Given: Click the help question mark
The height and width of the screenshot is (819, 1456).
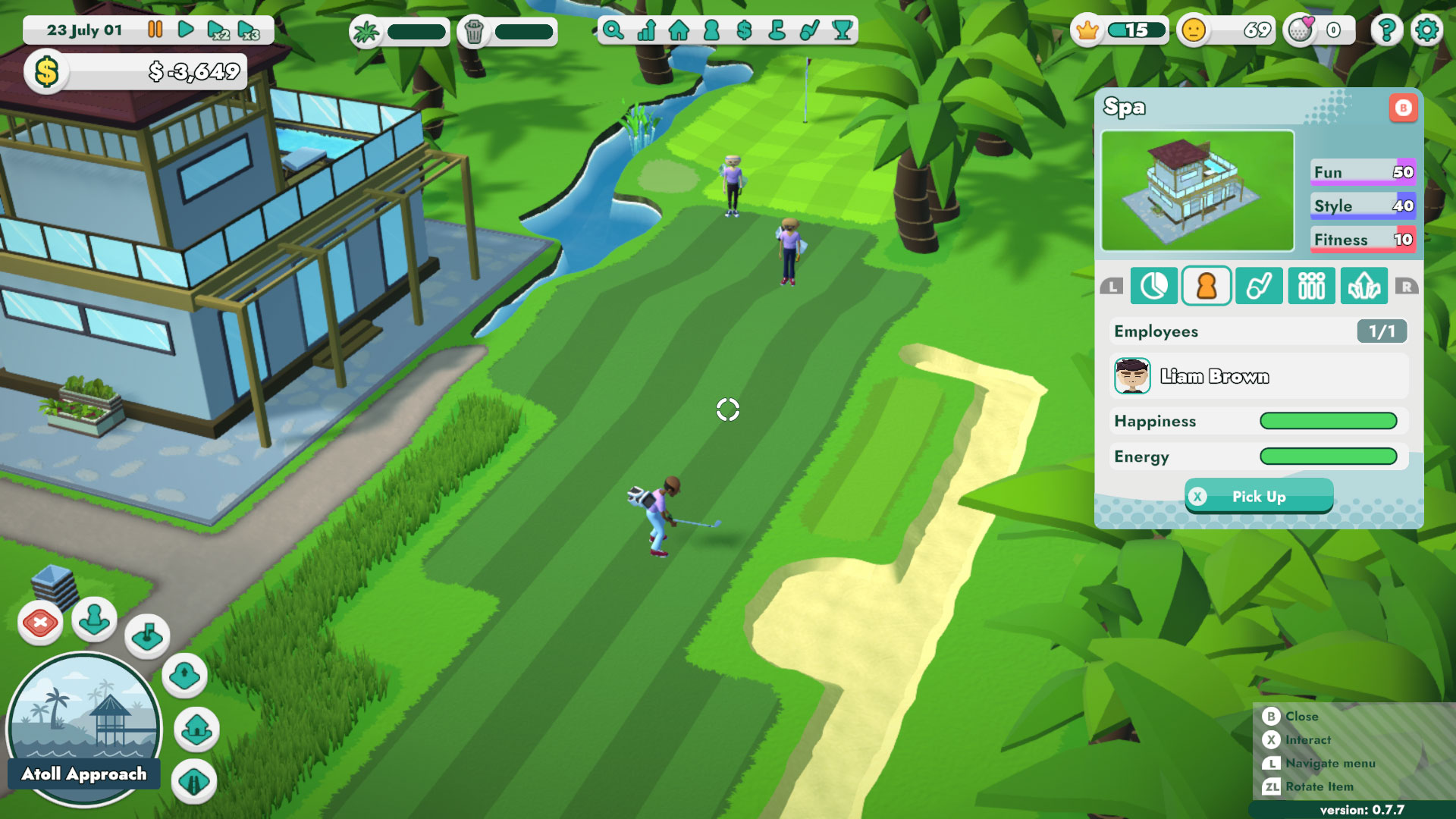Looking at the screenshot, I should point(1387,30).
